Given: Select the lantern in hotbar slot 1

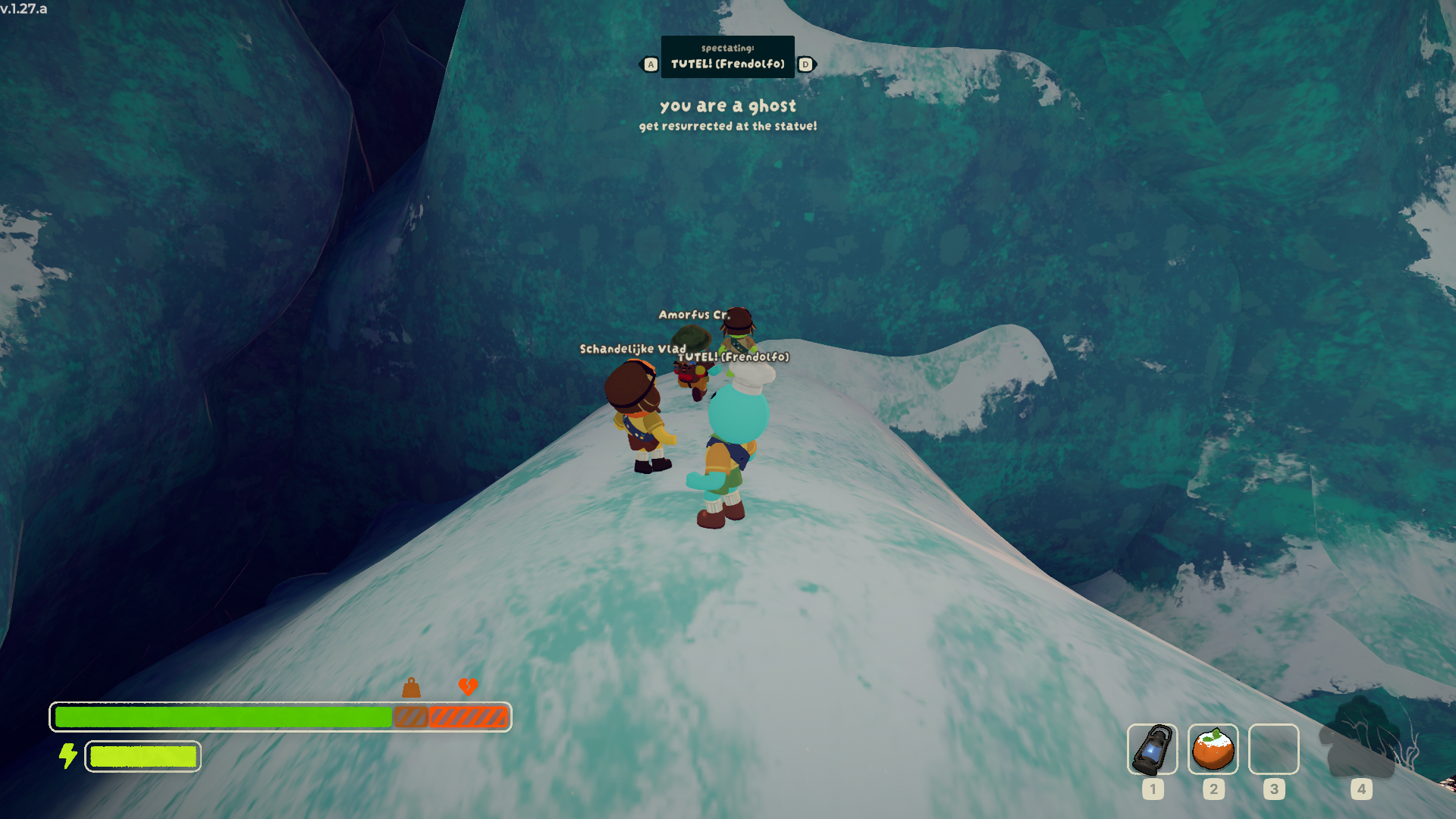Looking at the screenshot, I should 1152,749.
